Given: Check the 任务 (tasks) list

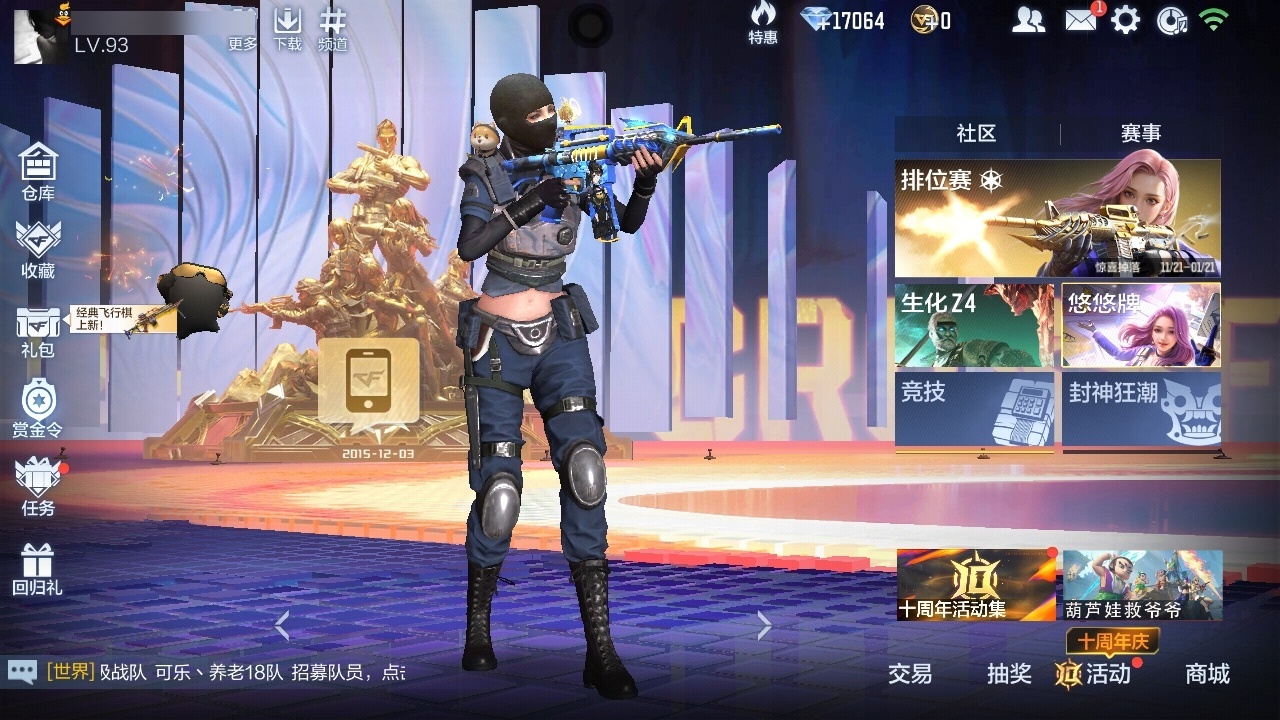Looking at the screenshot, I should (38, 487).
